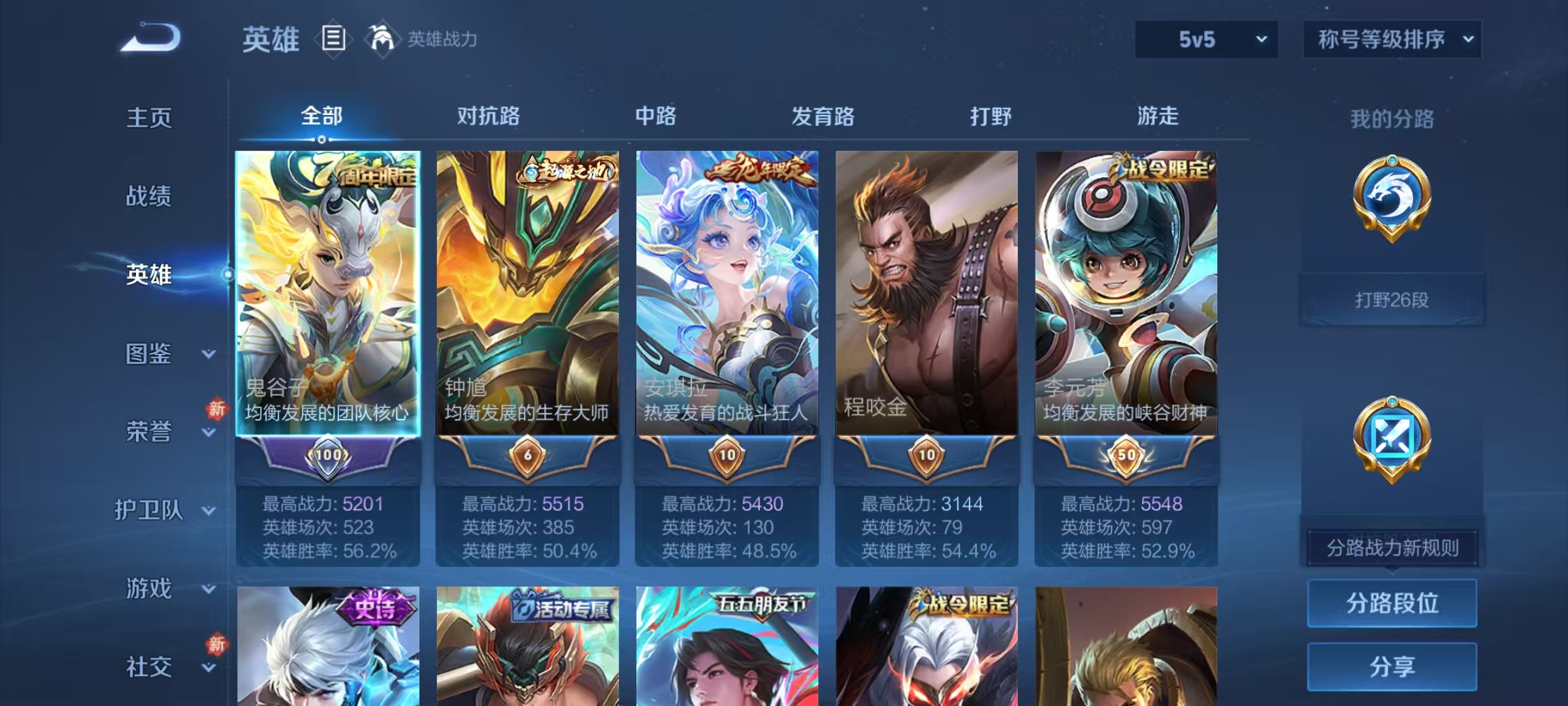The image size is (1568, 706).
Task: Go to 主页 in the sidebar
Action: tap(148, 119)
